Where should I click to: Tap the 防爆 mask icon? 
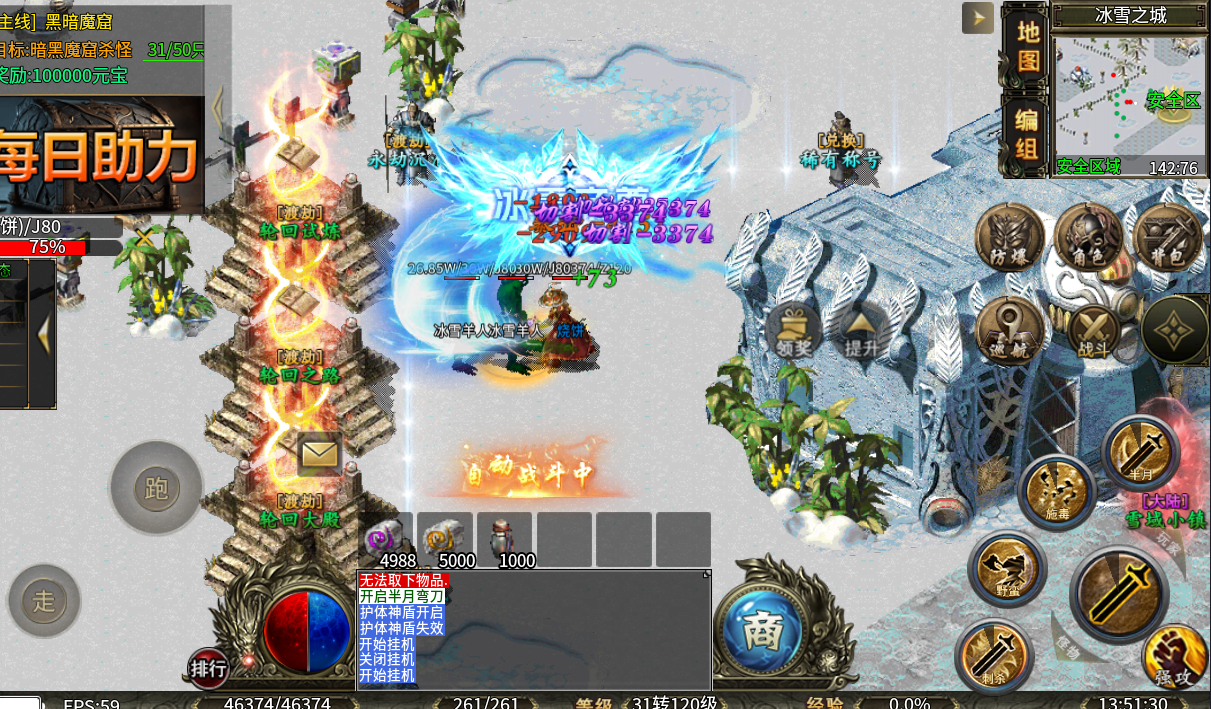(1010, 237)
